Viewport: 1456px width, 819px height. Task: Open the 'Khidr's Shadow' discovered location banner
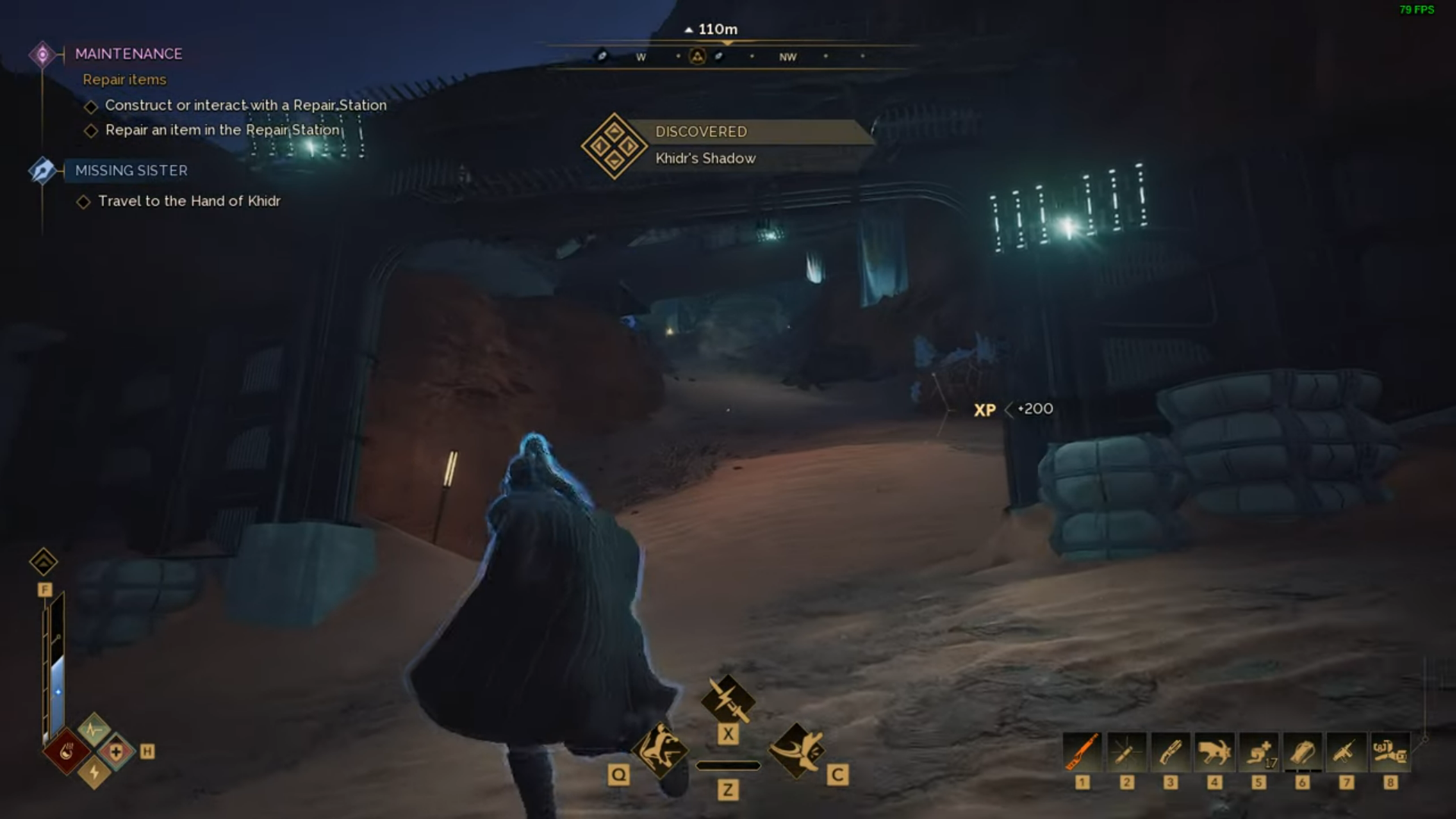pyautogui.click(x=704, y=144)
